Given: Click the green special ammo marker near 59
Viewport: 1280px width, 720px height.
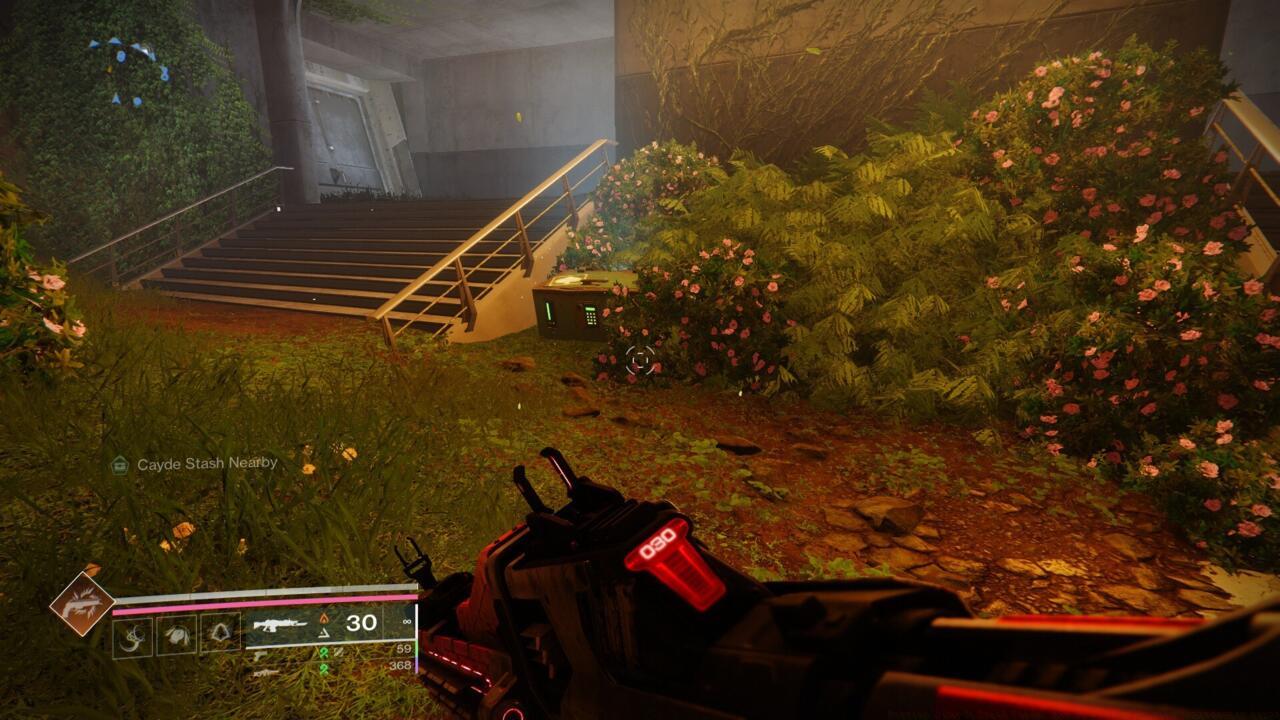Looking at the screenshot, I should [x=325, y=653].
